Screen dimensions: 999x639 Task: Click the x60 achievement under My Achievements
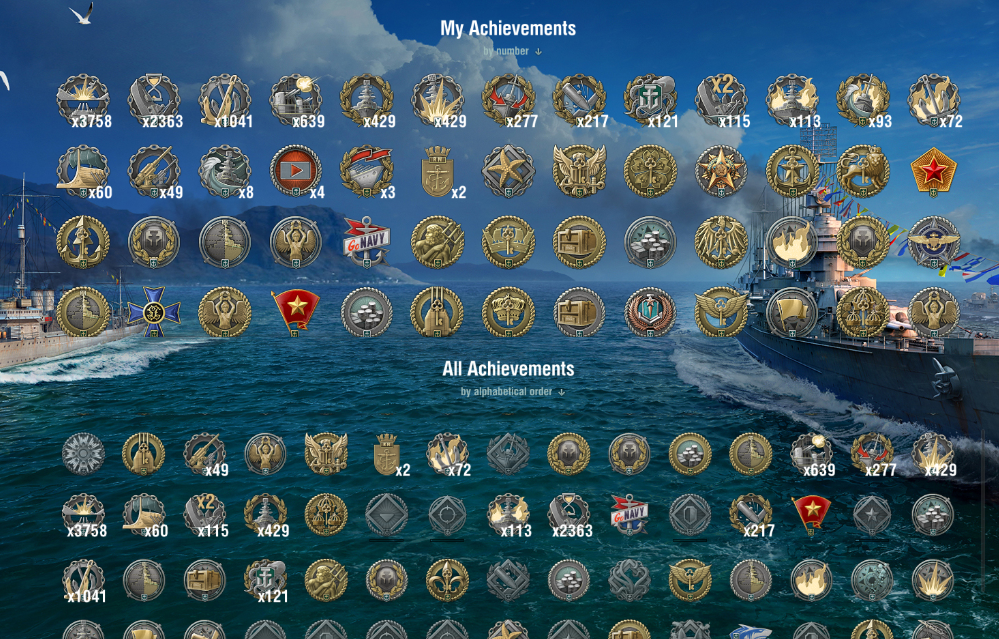coord(82,171)
